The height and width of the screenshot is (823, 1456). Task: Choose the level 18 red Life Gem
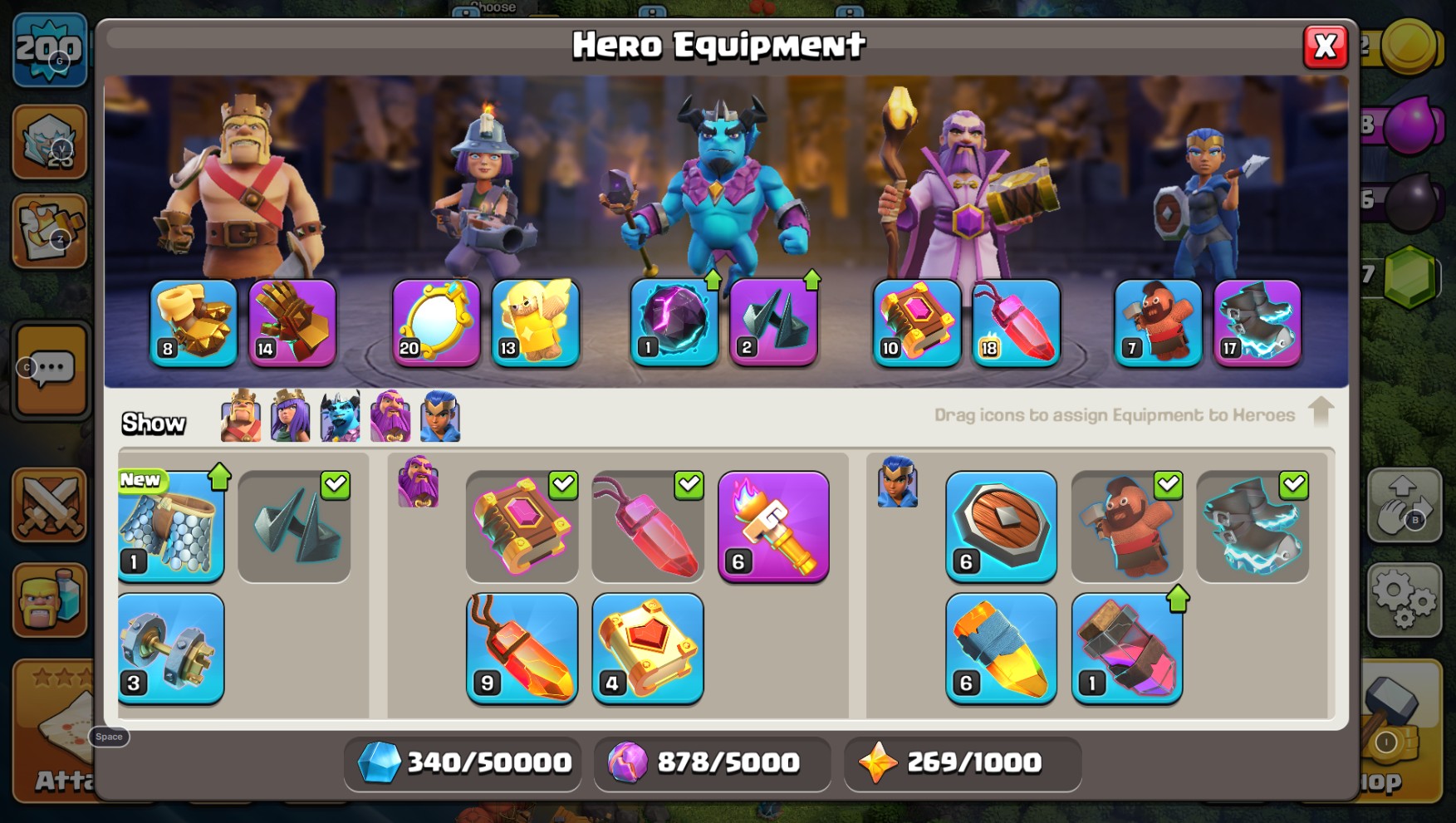click(1016, 322)
